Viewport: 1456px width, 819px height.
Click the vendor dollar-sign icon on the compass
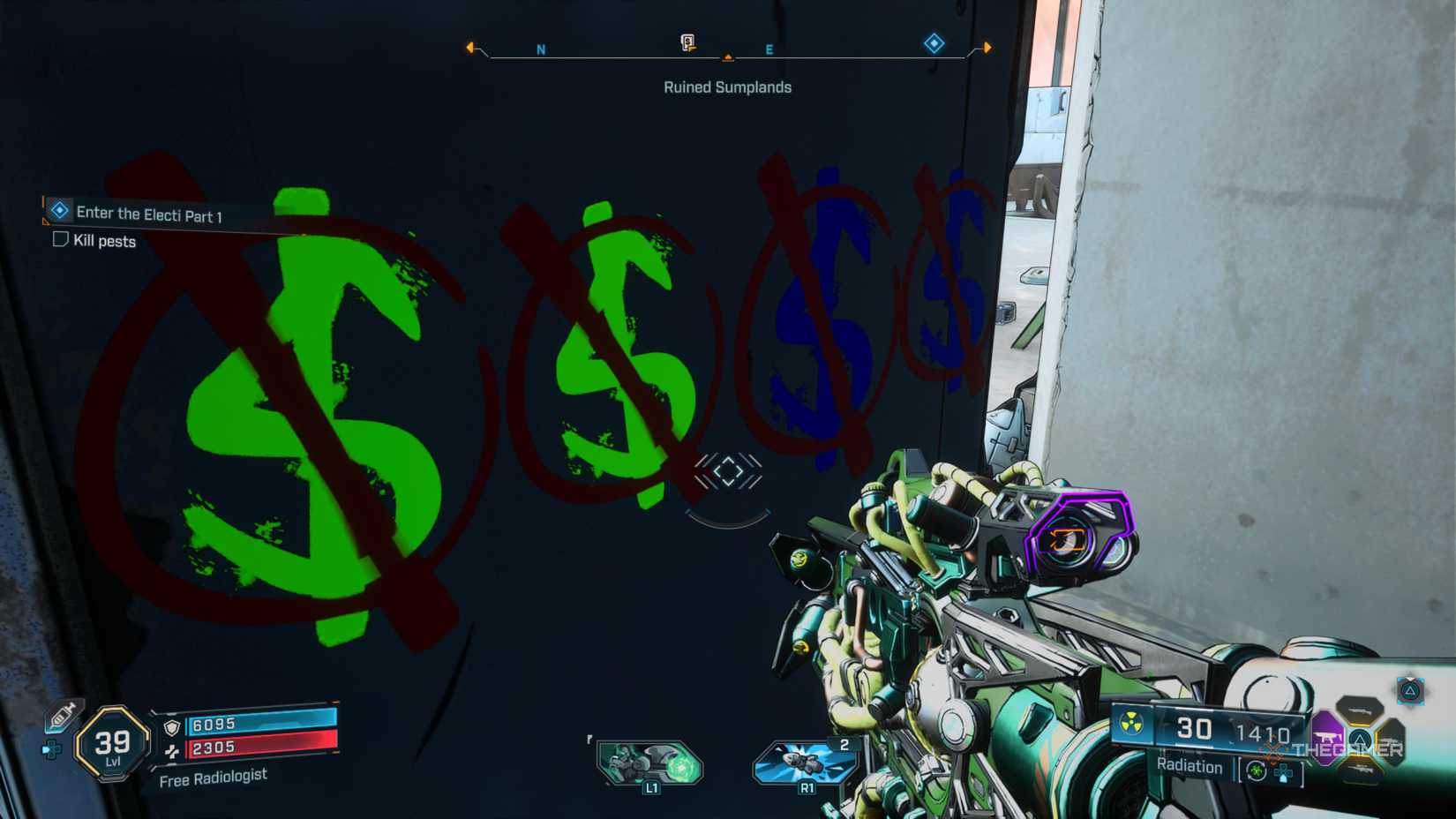(686, 41)
